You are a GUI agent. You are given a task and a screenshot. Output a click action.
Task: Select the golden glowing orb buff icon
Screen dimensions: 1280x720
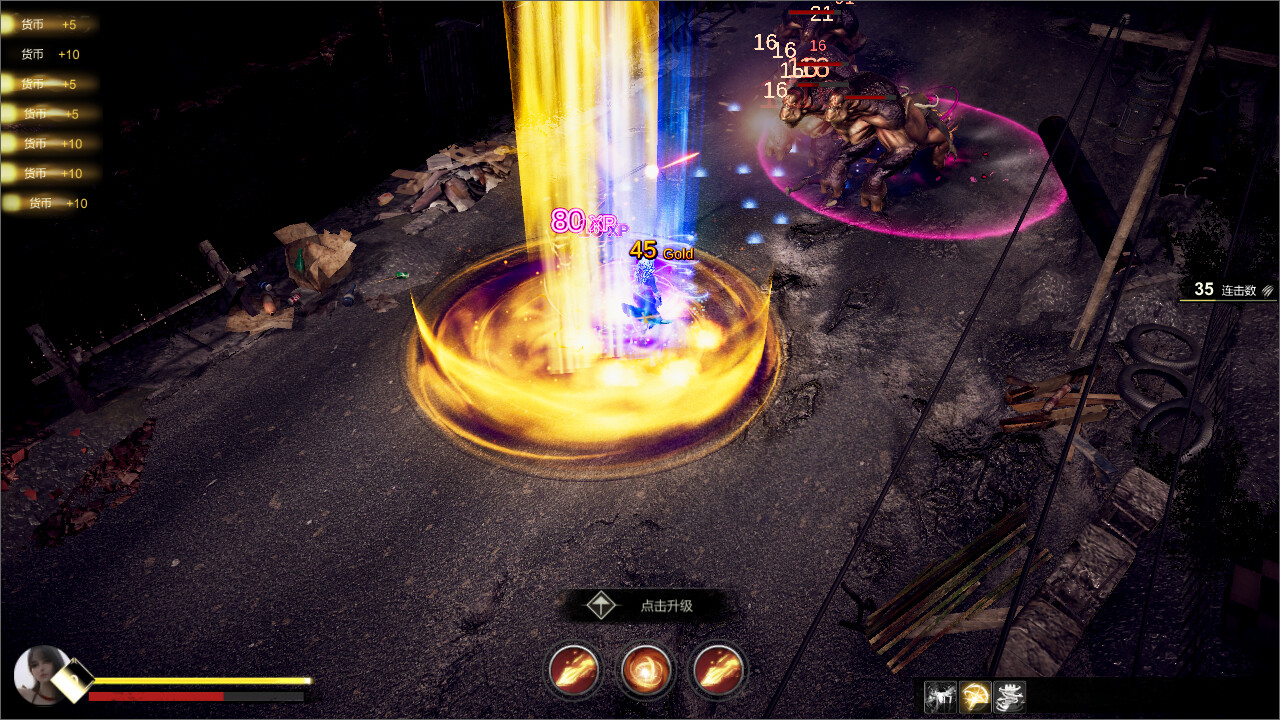point(975,697)
